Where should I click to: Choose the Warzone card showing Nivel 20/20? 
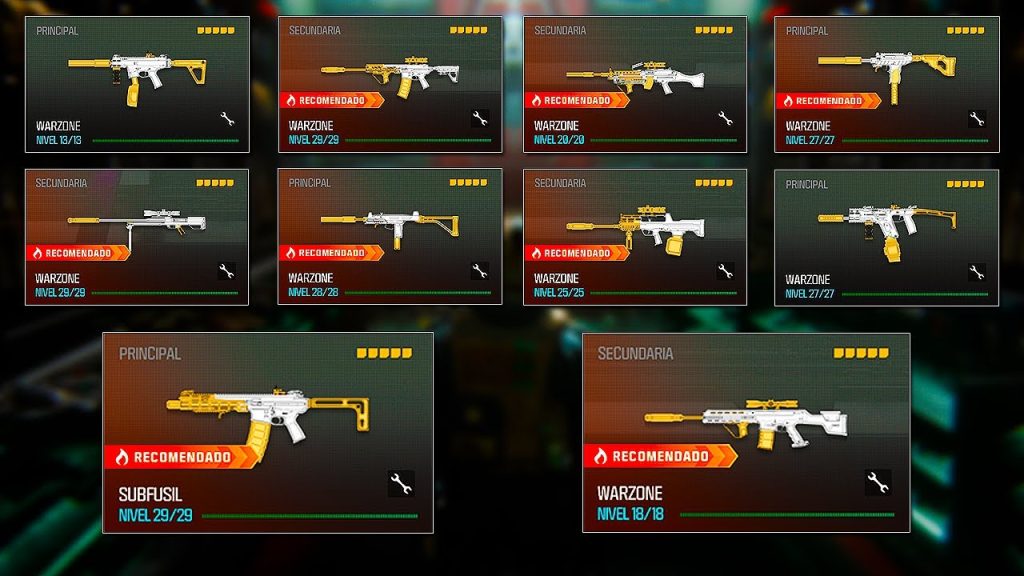click(x=634, y=84)
